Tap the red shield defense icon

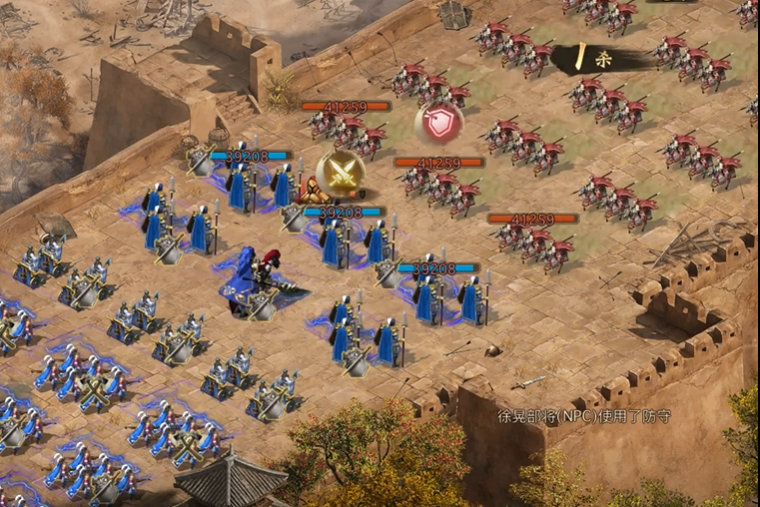(438, 122)
